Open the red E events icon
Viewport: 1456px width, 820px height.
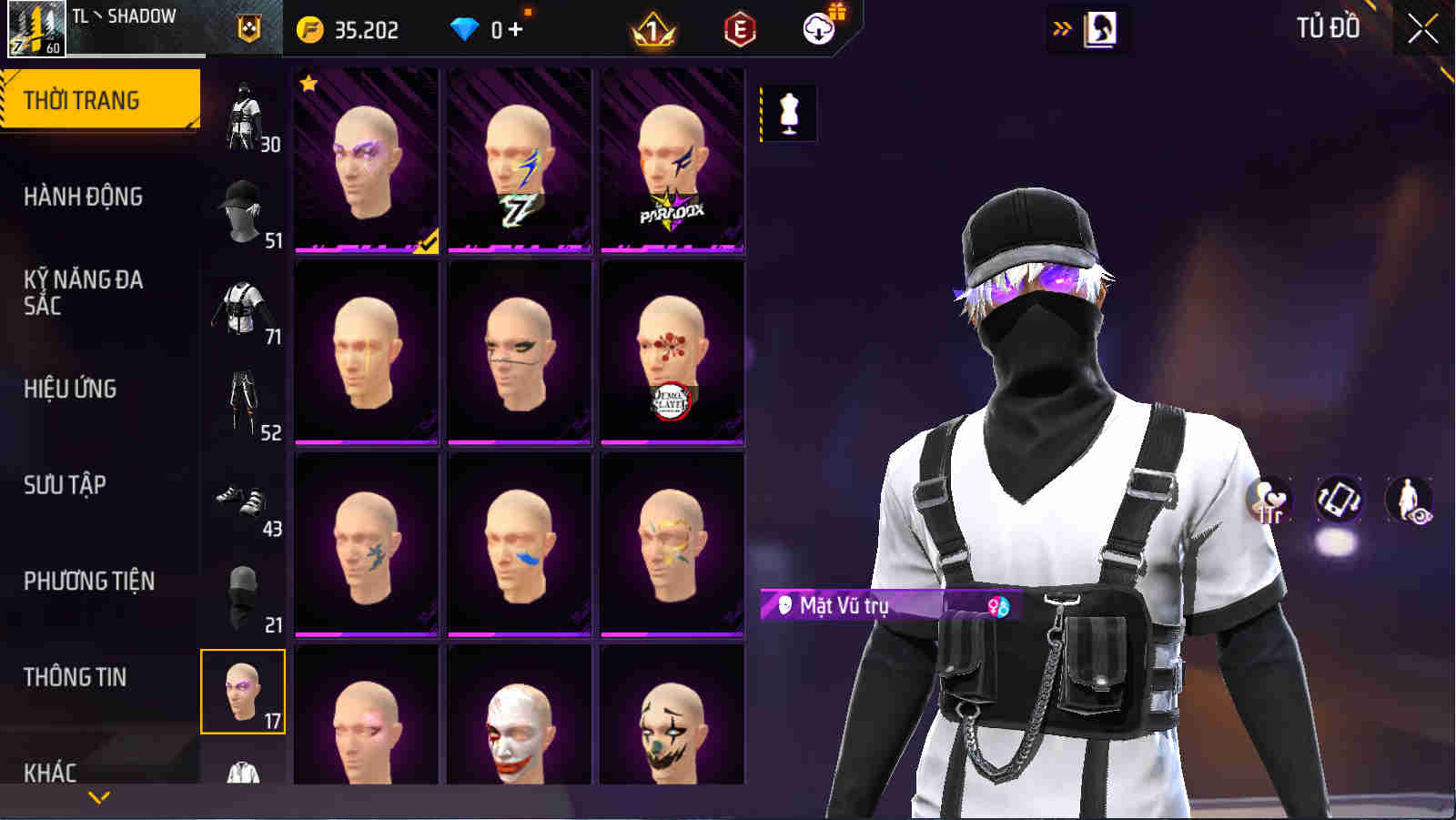click(x=738, y=28)
